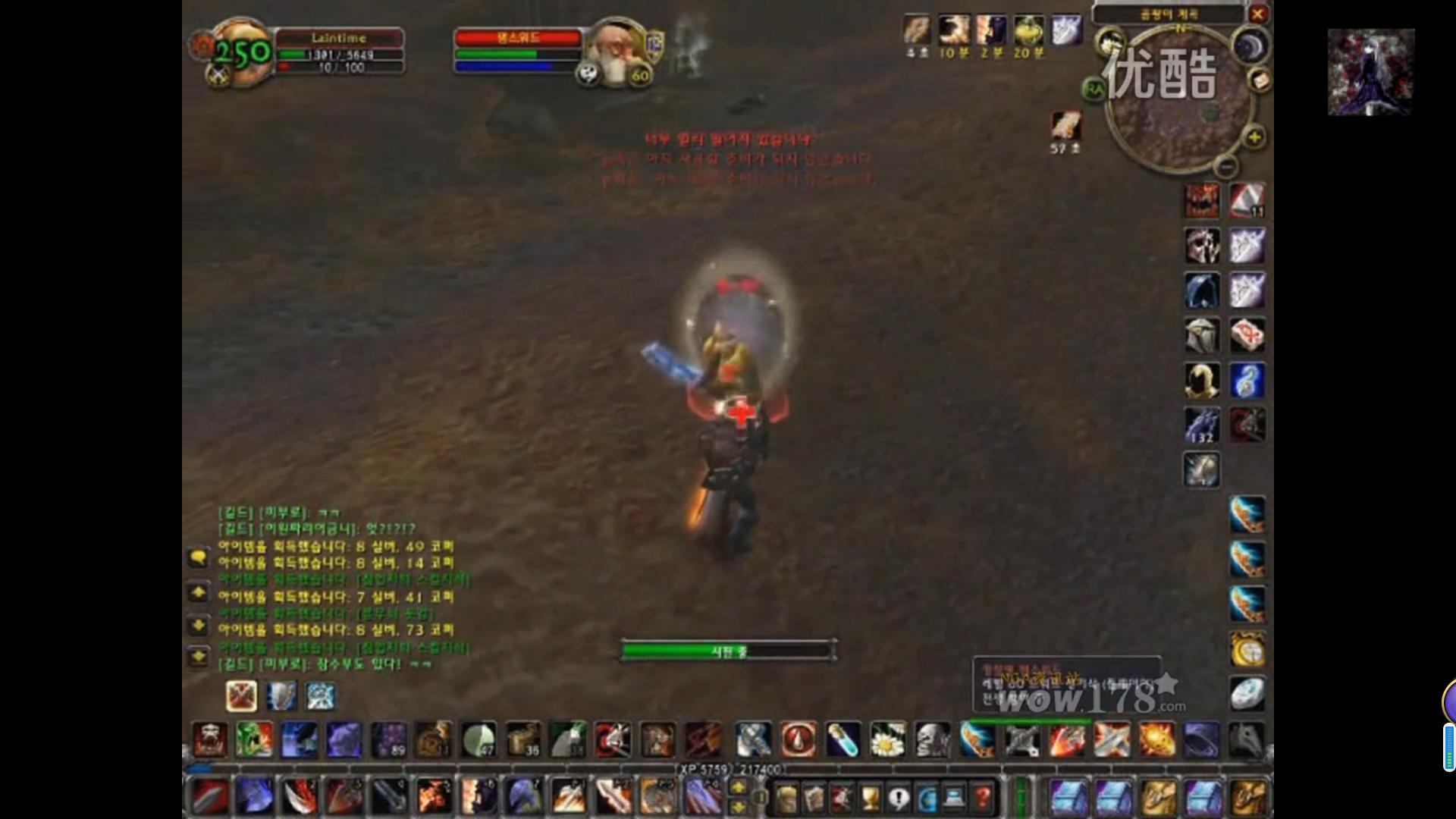Open the character info helmet icon

(785, 797)
